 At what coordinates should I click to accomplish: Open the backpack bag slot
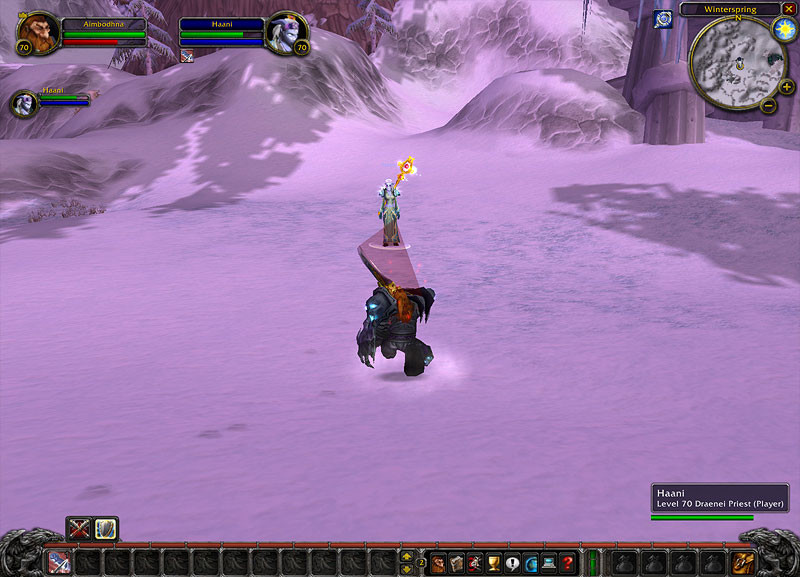(x=741, y=562)
